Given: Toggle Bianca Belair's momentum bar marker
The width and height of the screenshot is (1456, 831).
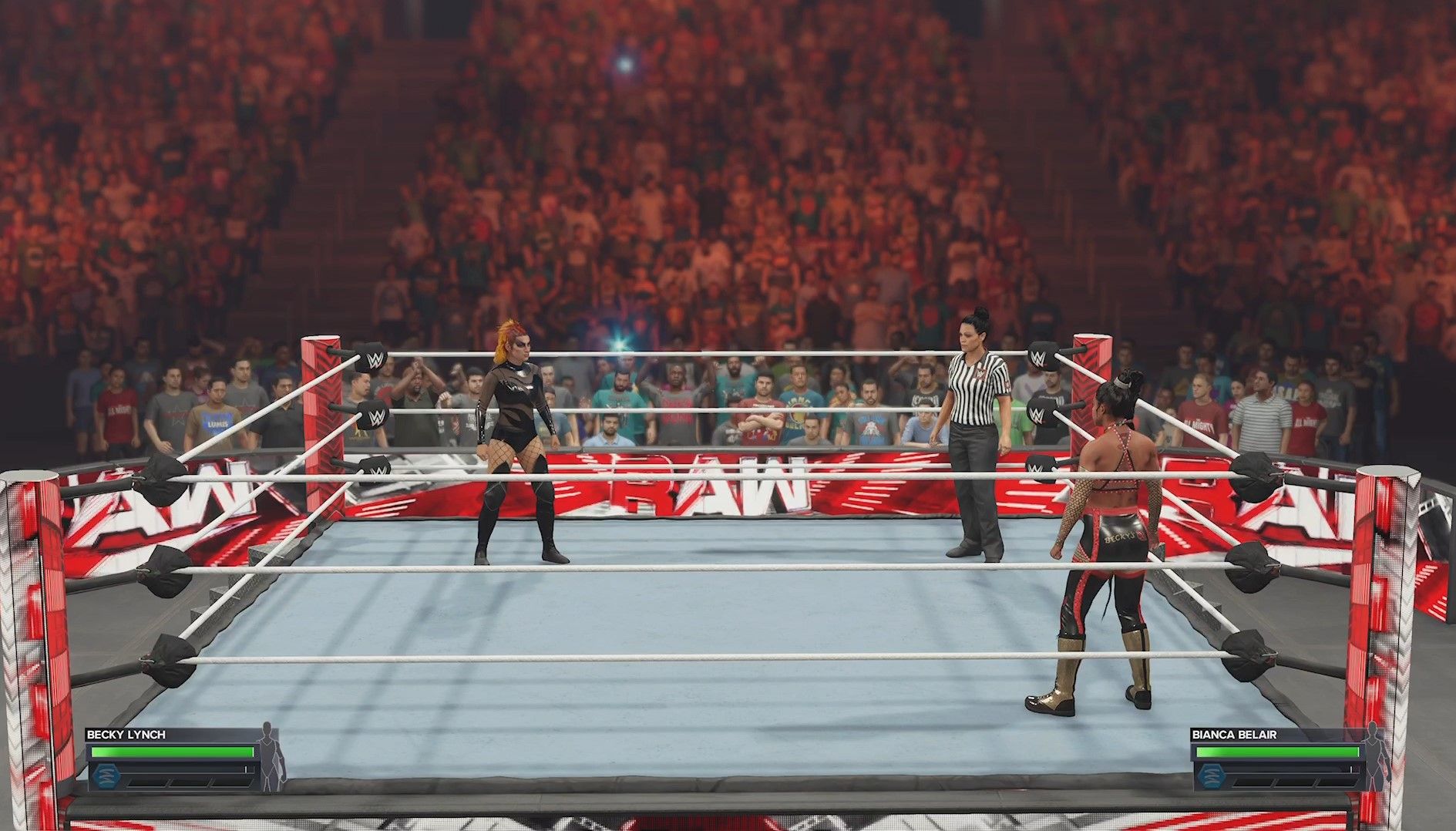Looking at the screenshot, I should pos(1351,768).
